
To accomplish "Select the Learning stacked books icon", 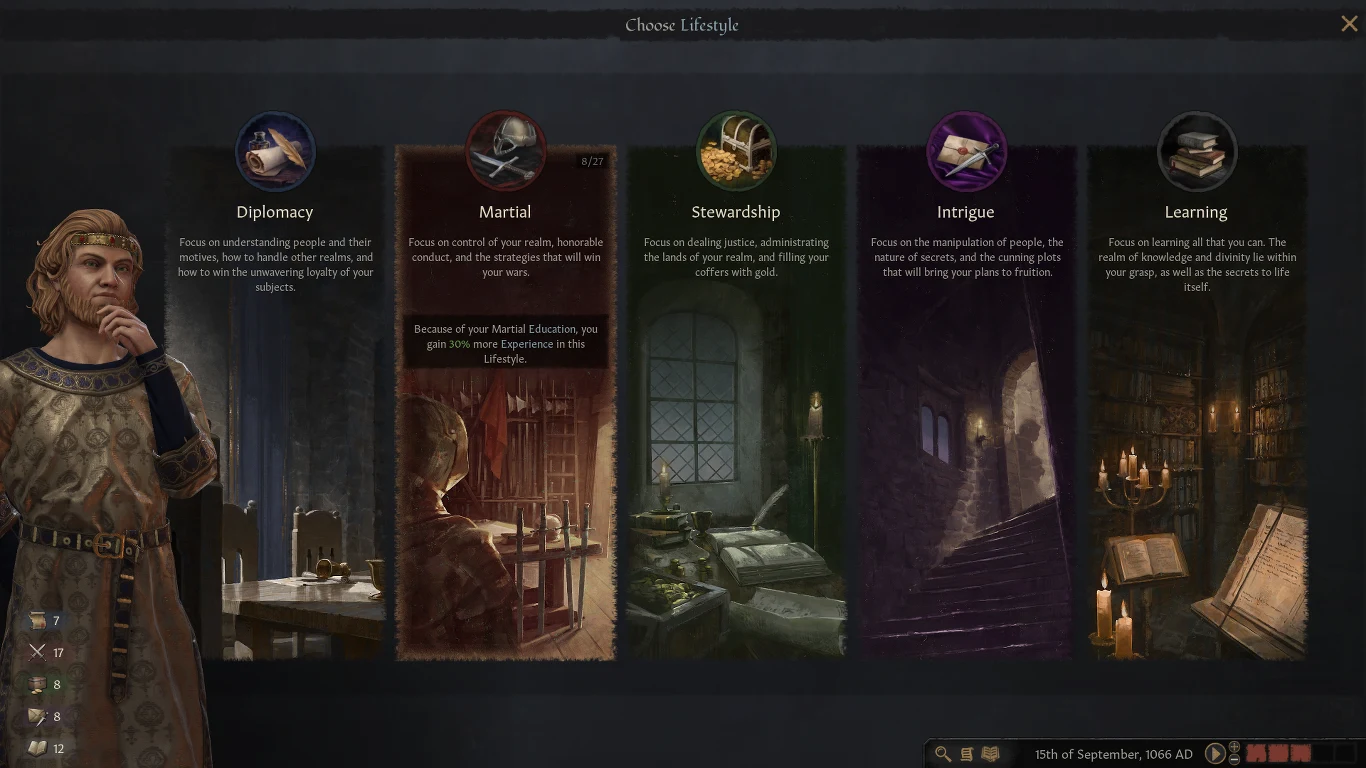I will point(1196,151).
